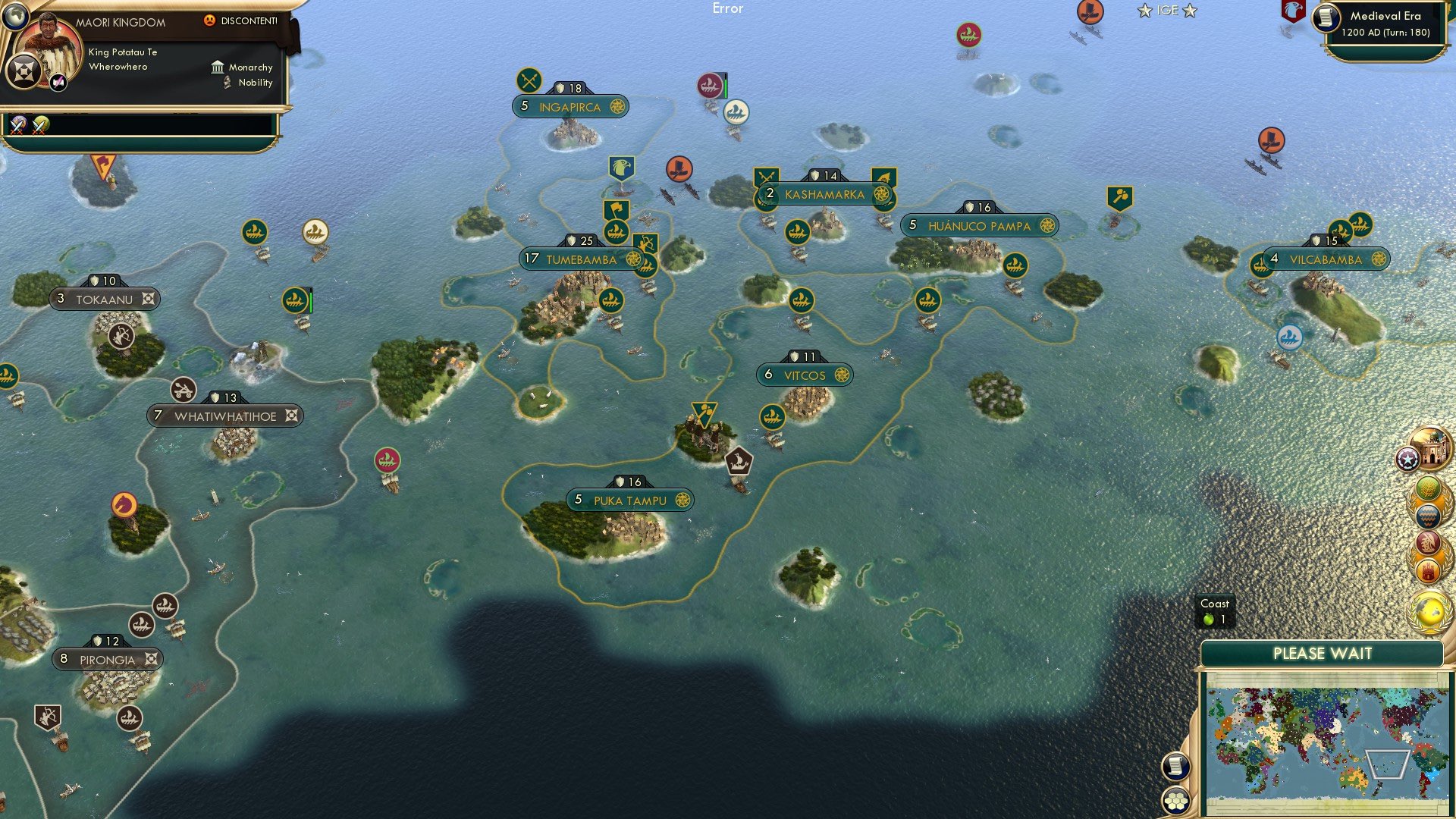
Task: Select the Vitcos city banner
Action: coord(805,374)
